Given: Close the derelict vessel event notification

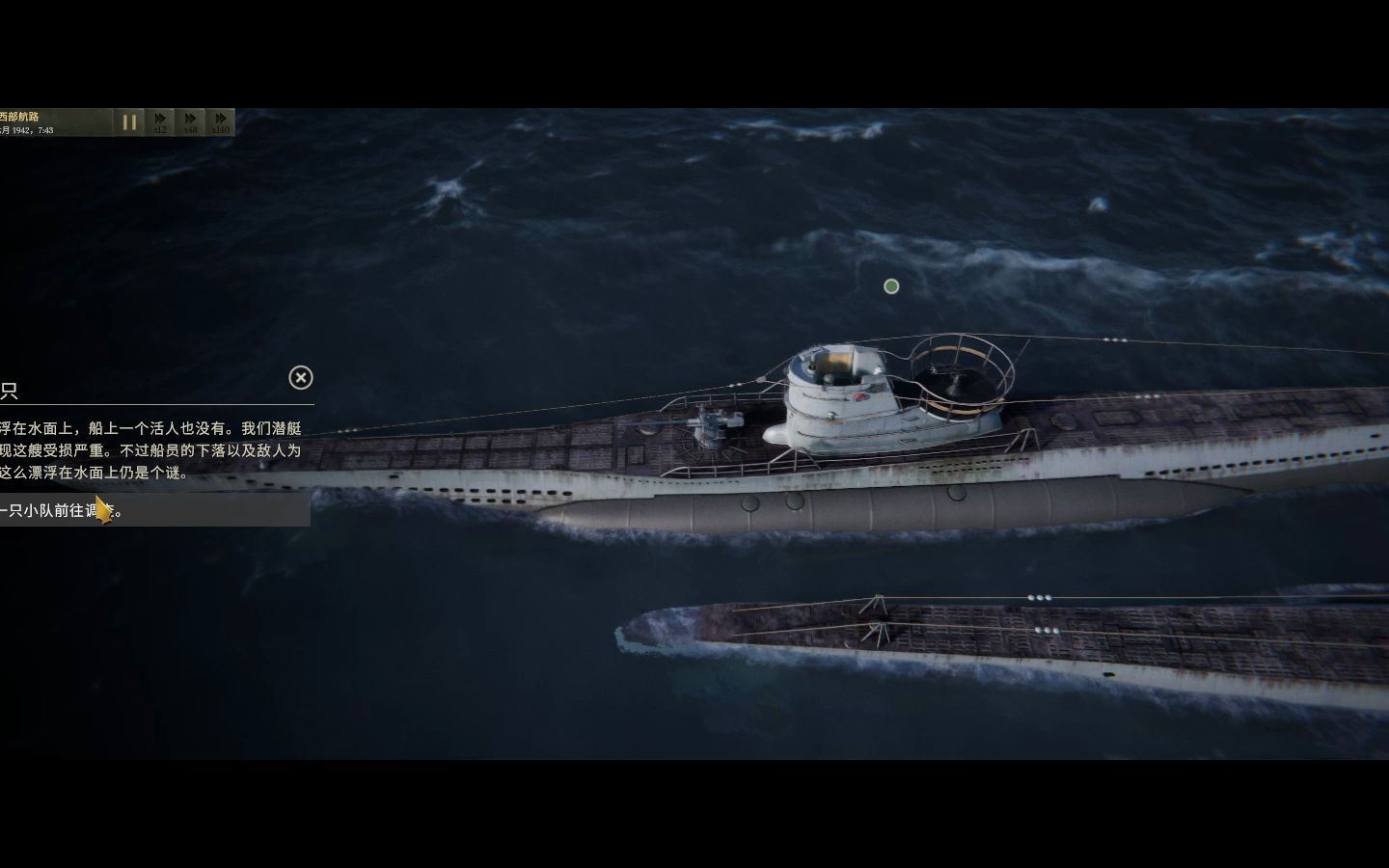Looking at the screenshot, I should pos(301,378).
